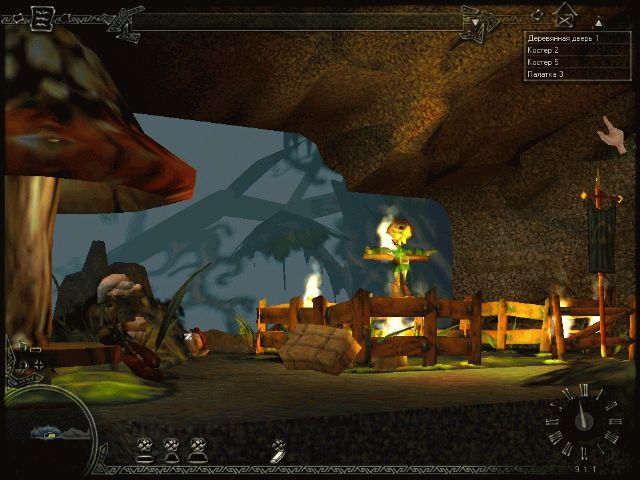This screenshot has height=480, width=640.
Task: Open the scroll menu icon
Action: point(43,17)
